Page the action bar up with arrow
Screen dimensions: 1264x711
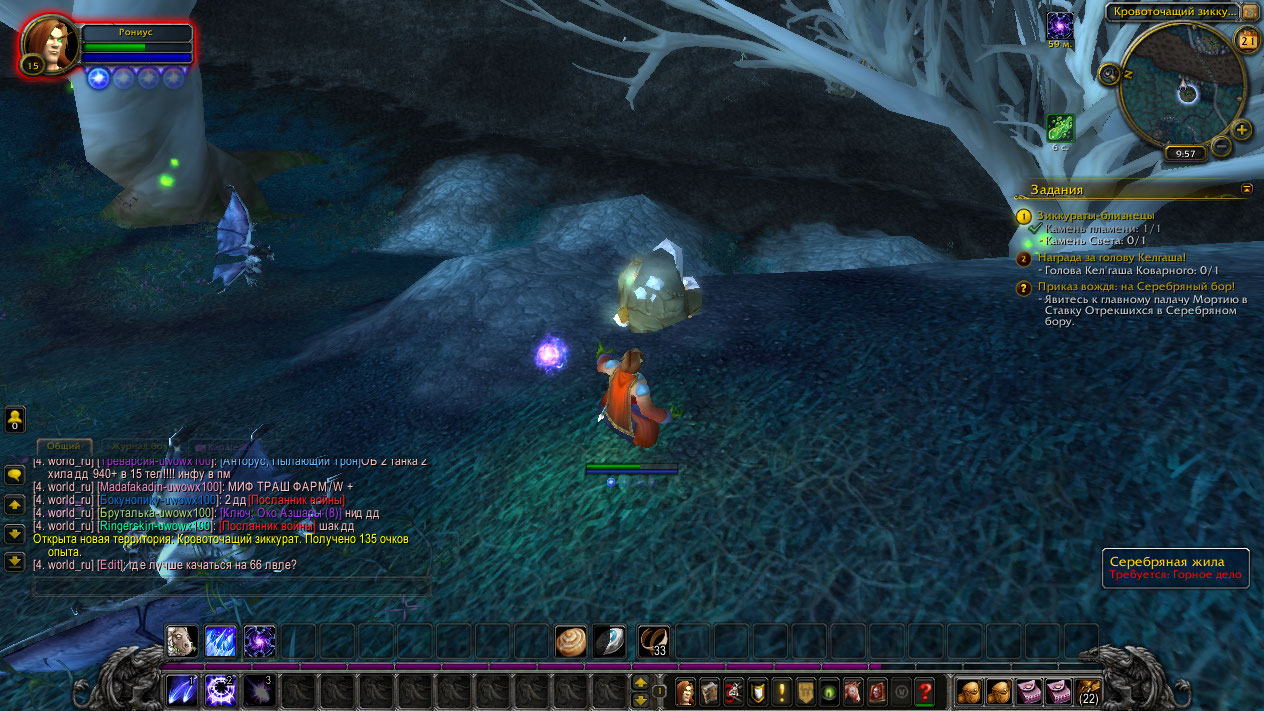point(641,682)
